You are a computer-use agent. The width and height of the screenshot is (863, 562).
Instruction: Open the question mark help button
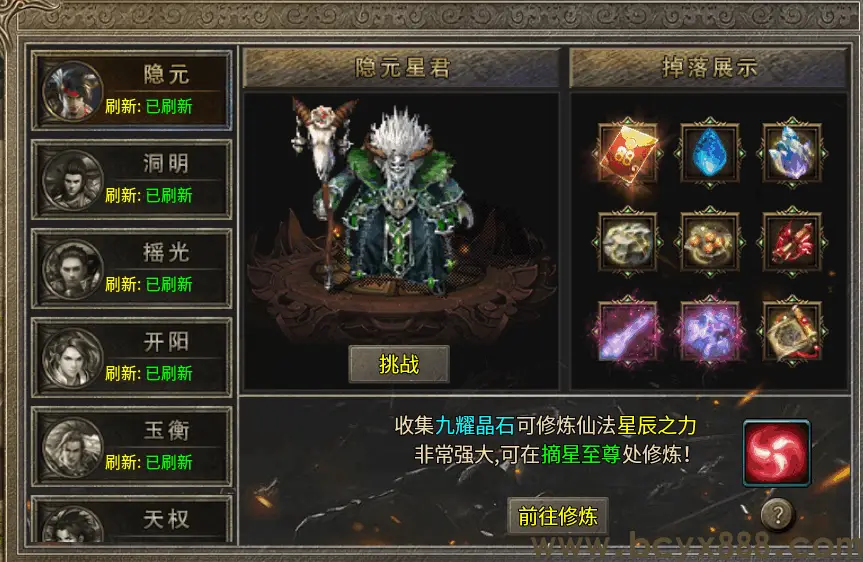coord(778,514)
